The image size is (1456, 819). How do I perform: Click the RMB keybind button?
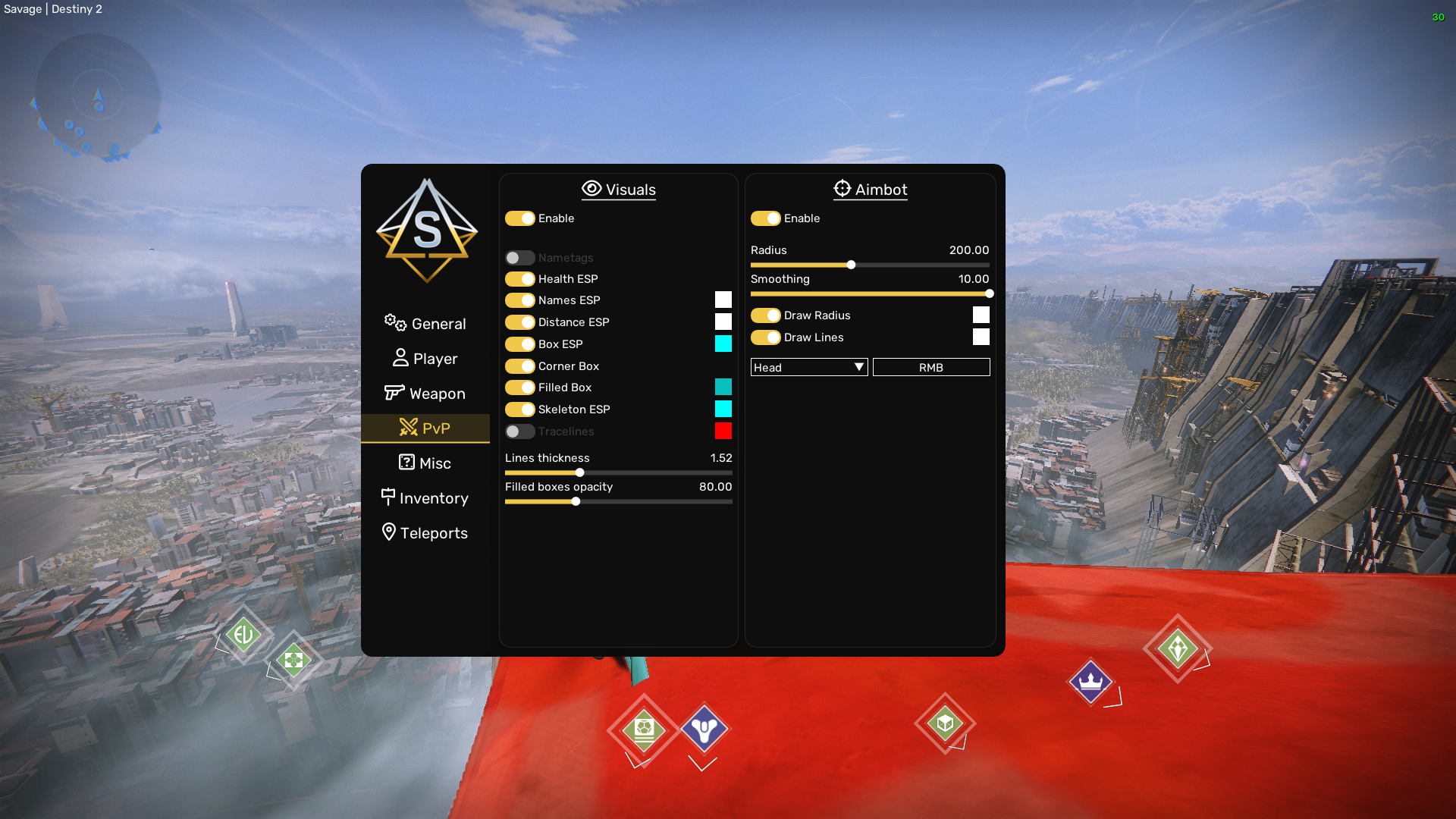(x=931, y=368)
